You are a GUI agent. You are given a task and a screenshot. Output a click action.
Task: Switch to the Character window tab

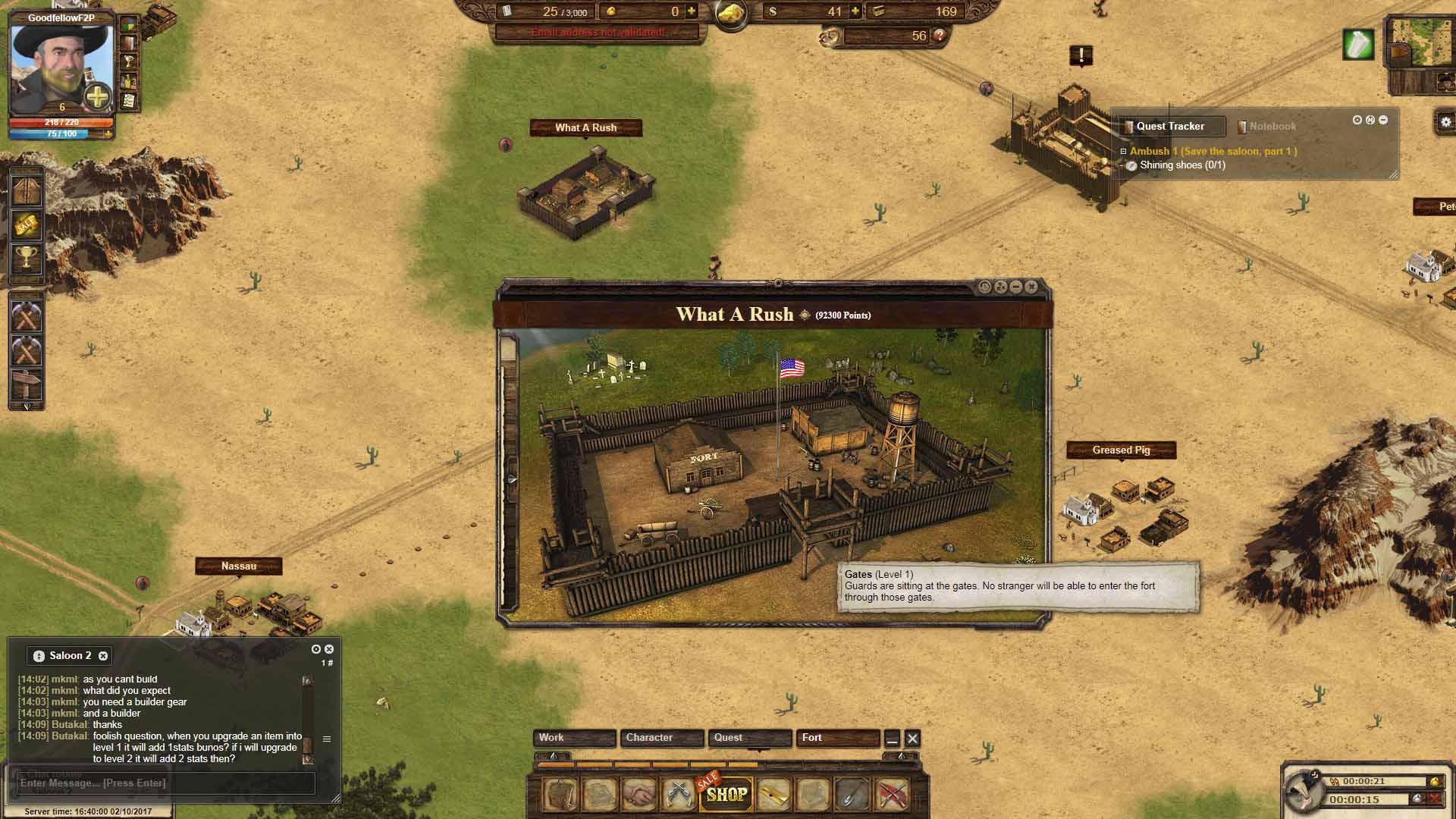pos(661,738)
